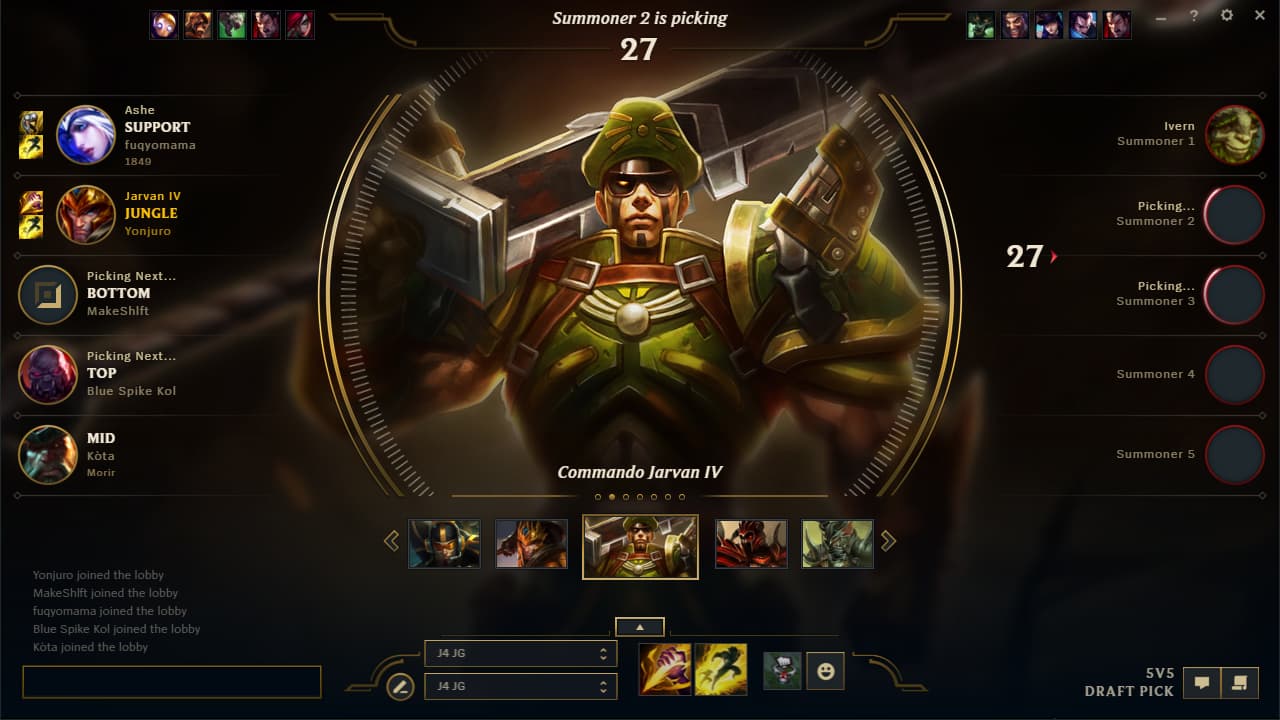Open the settings gear icon
The height and width of the screenshot is (720, 1280).
pos(1226,16)
